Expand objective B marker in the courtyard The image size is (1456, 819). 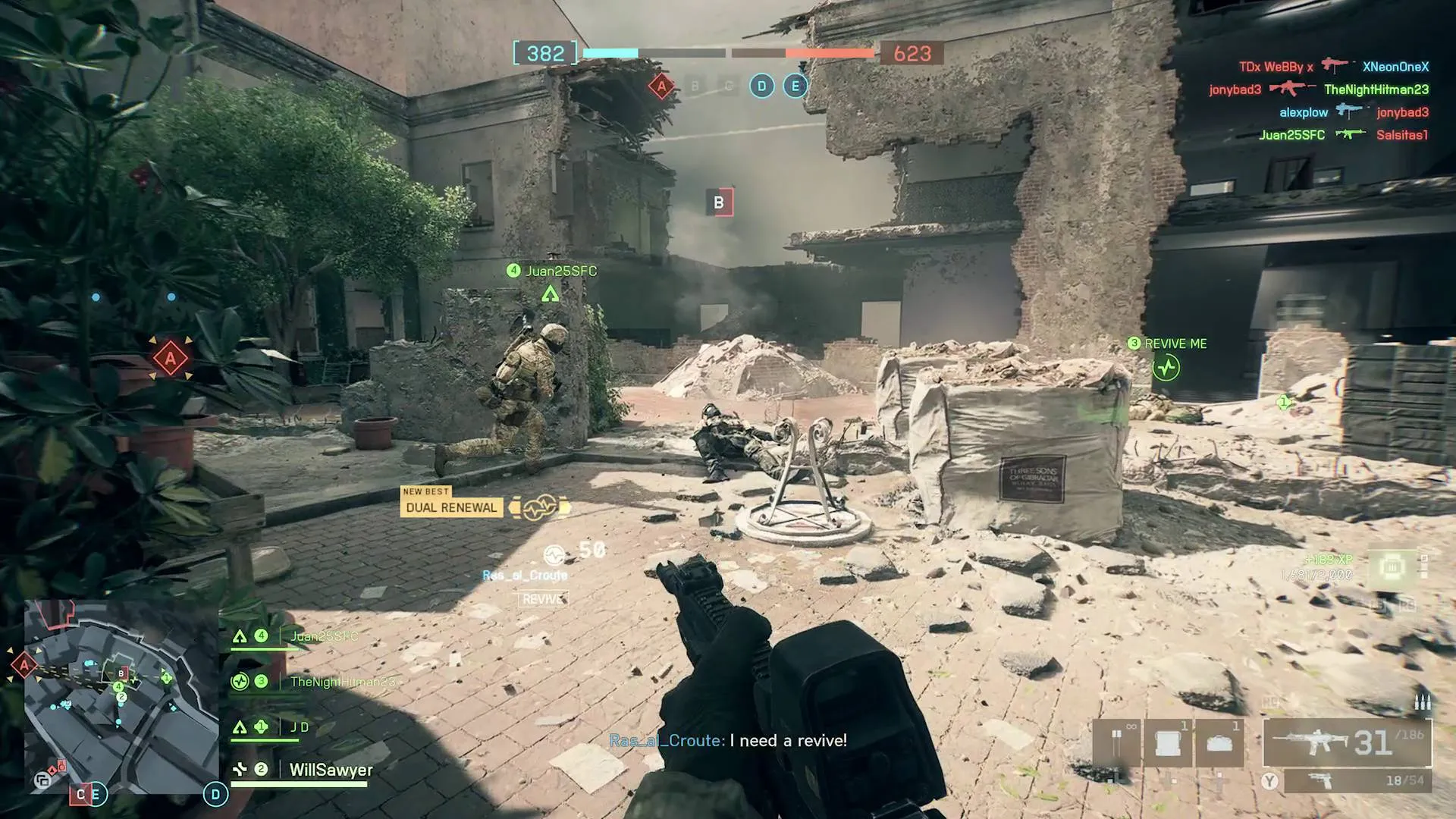[x=719, y=201]
